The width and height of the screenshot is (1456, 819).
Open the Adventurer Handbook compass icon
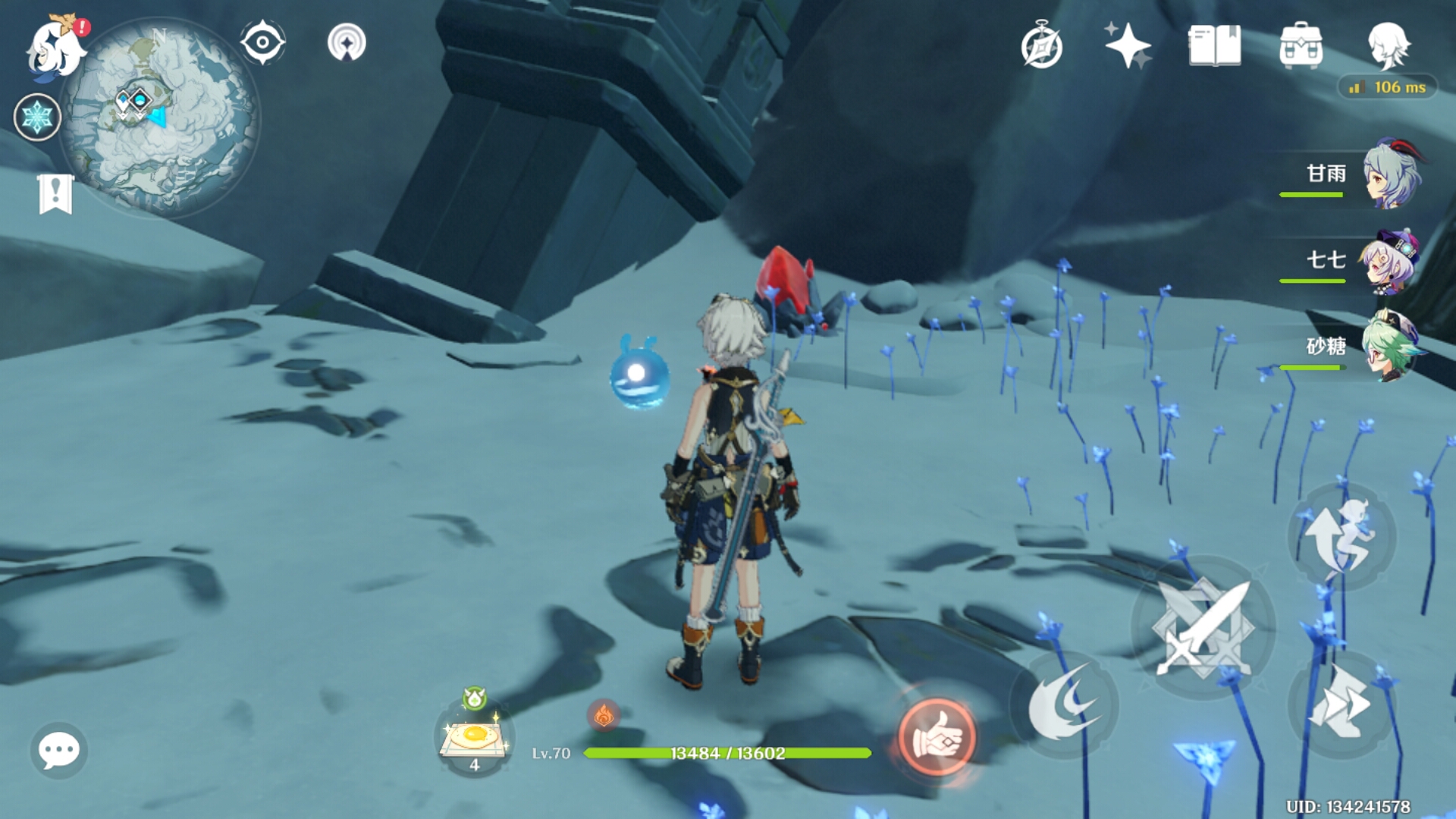(1042, 47)
